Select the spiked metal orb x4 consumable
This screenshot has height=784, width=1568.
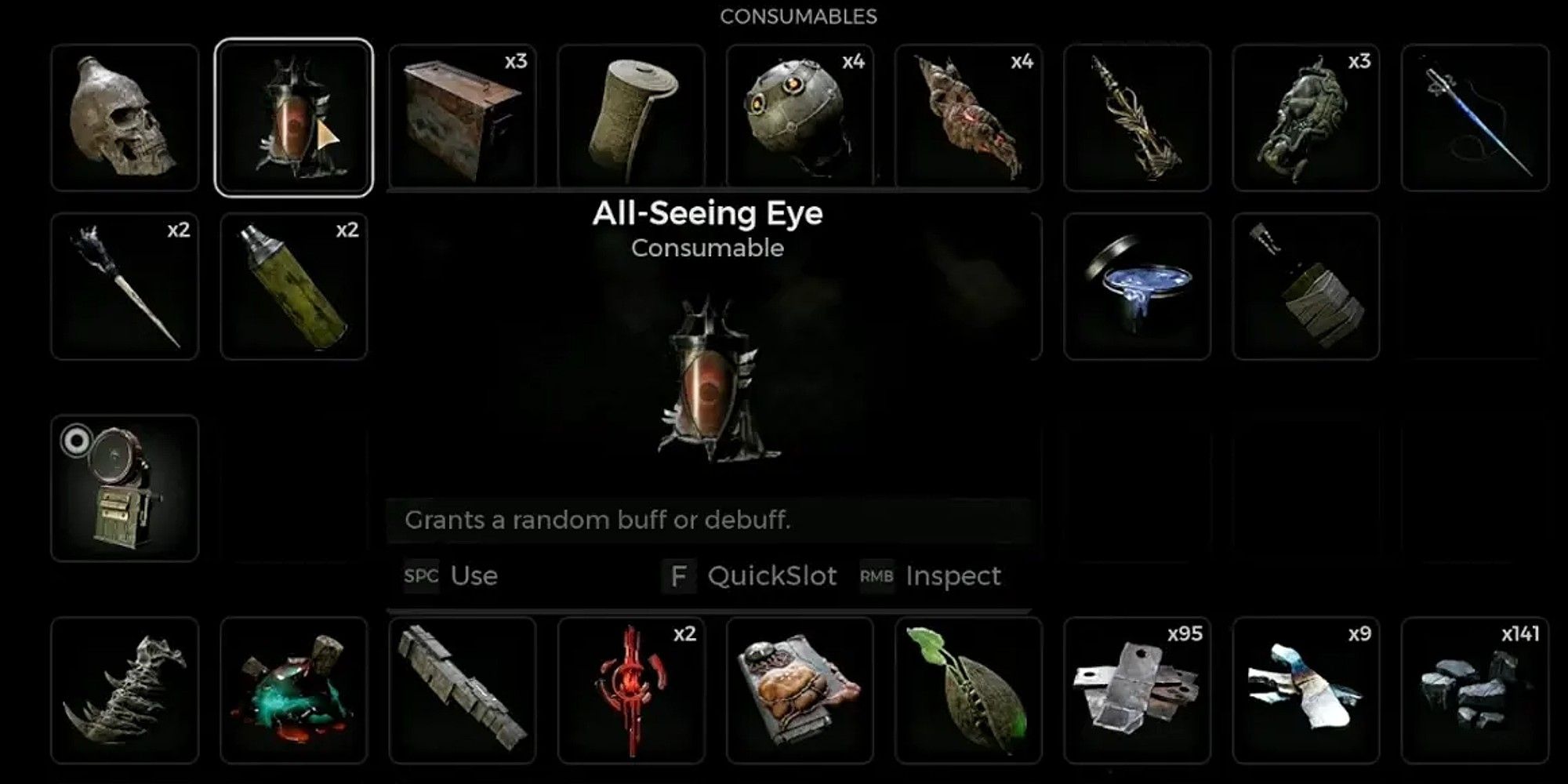(x=802, y=118)
